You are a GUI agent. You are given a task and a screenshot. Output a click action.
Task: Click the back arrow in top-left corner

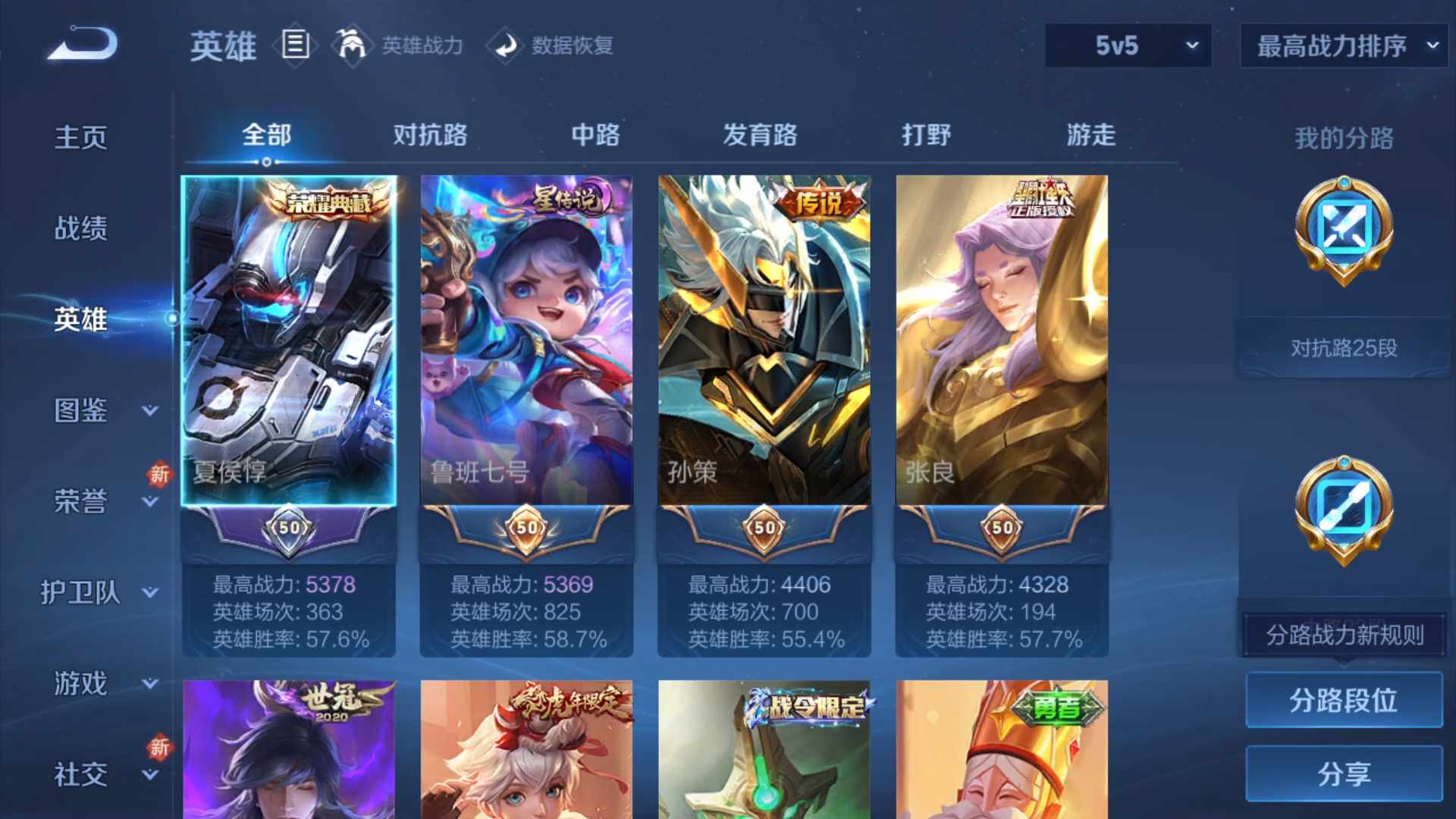click(81, 45)
